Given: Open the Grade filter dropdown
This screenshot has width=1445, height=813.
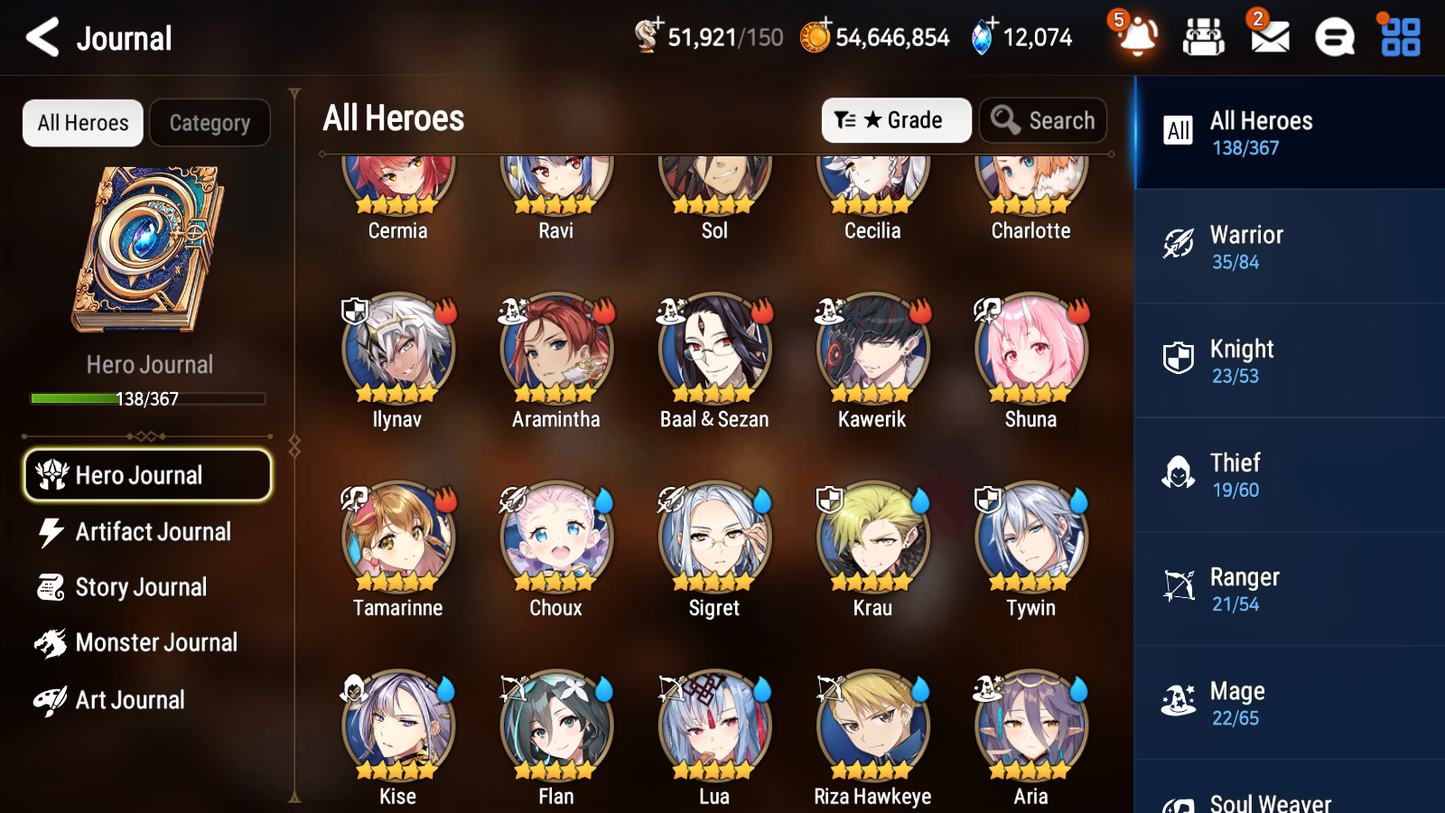Looking at the screenshot, I should point(896,120).
